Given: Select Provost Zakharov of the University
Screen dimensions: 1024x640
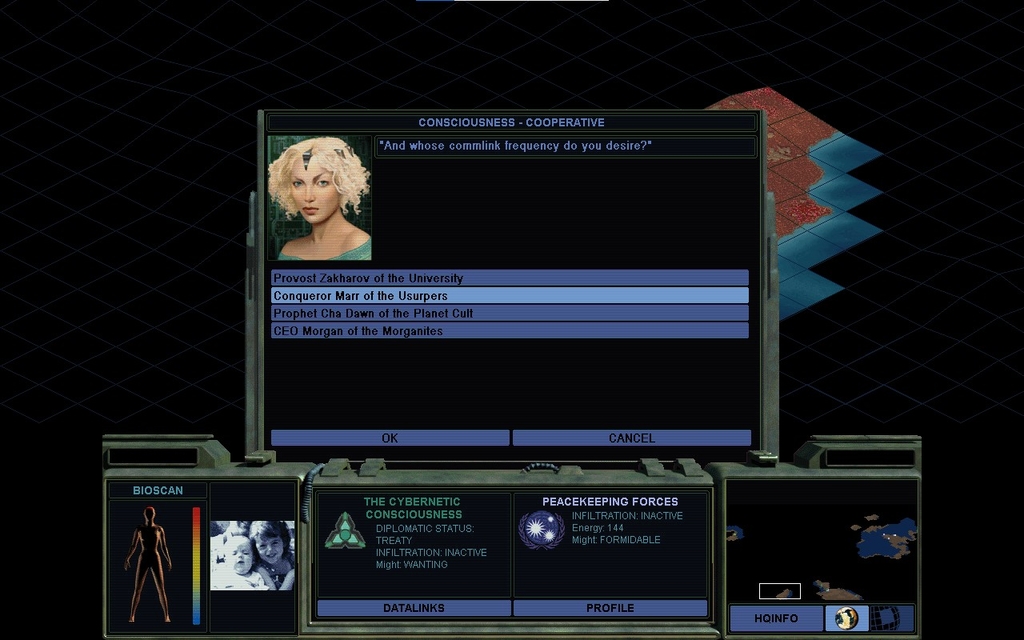Looking at the screenshot, I should (509, 278).
